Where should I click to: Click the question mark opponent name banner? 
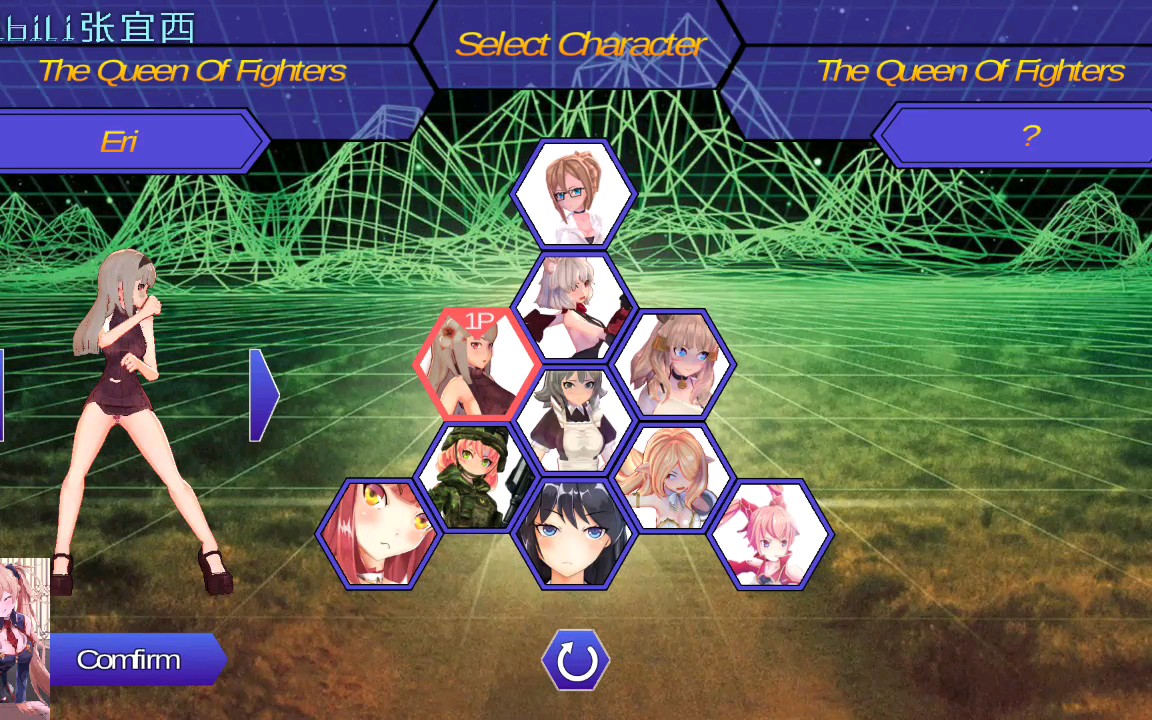coord(1030,137)
